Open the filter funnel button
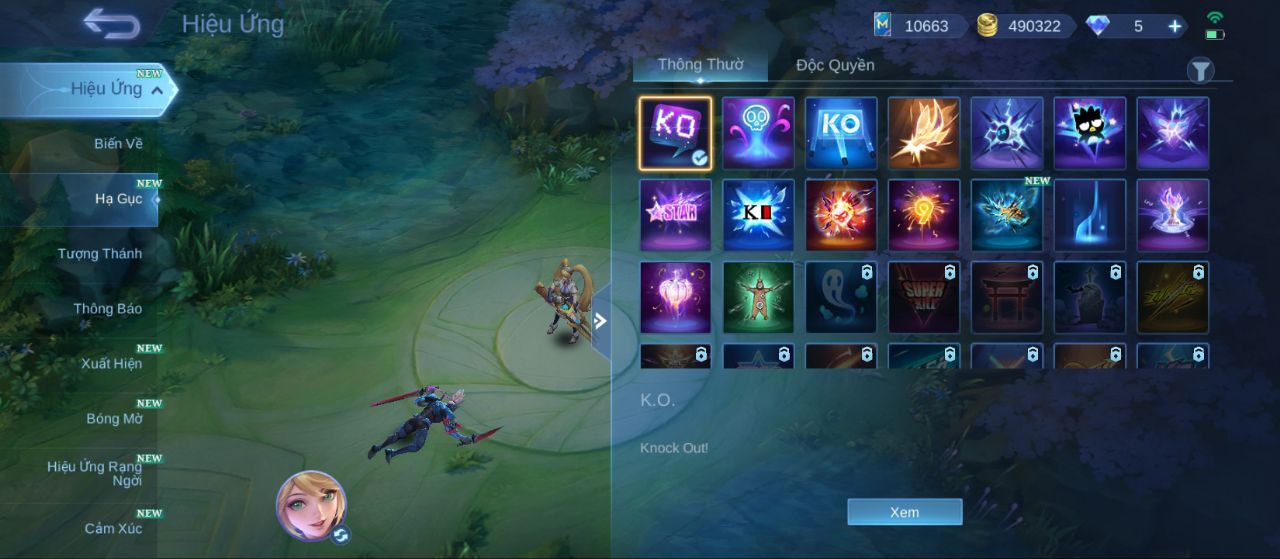The width and height of the screenshot is (1280, 559). coord(1200,70)
